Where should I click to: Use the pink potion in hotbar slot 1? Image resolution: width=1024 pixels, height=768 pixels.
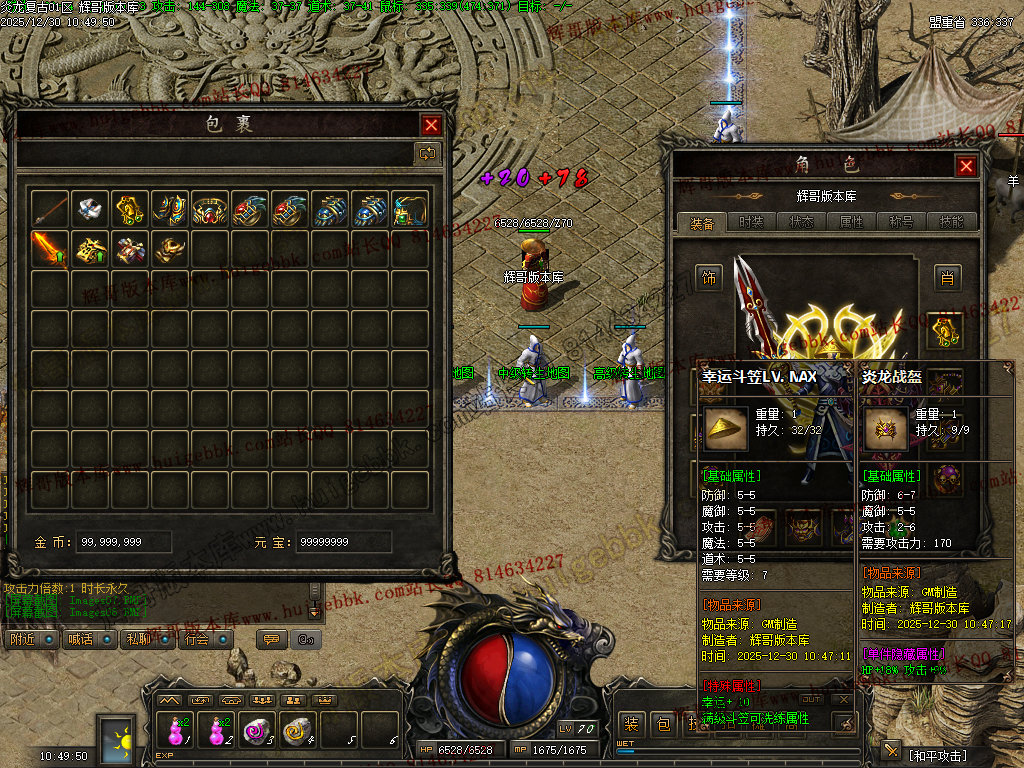(176, 731)
